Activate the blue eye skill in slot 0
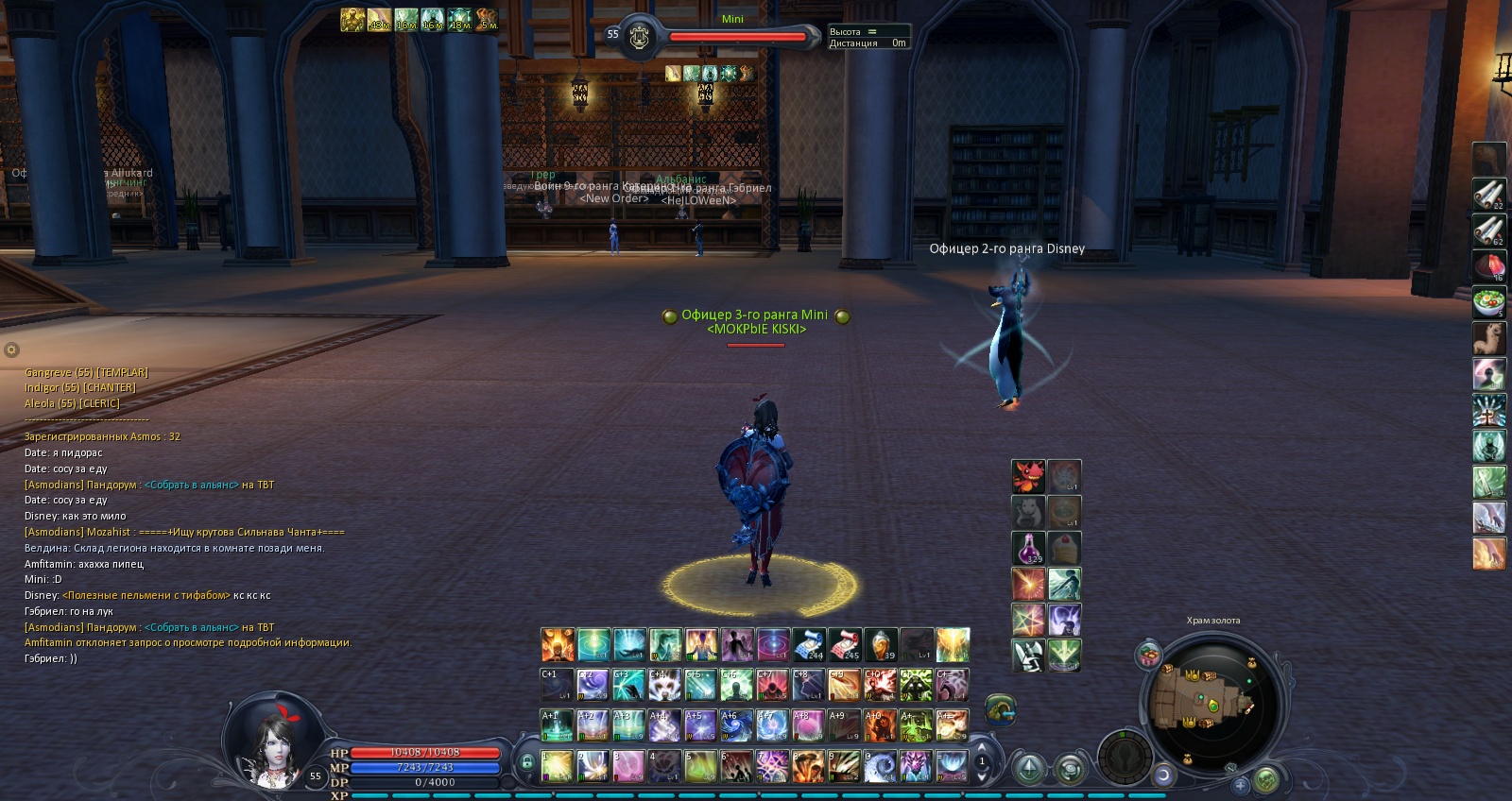The image size is (1512, 801). pyautogui.click(x=880, y=766)
